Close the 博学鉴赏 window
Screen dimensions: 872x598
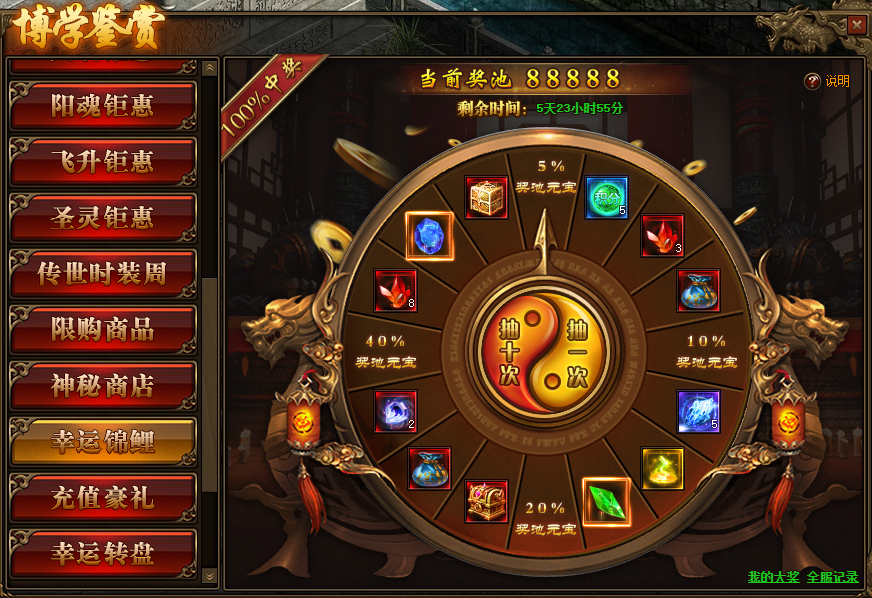click(857, 26)
